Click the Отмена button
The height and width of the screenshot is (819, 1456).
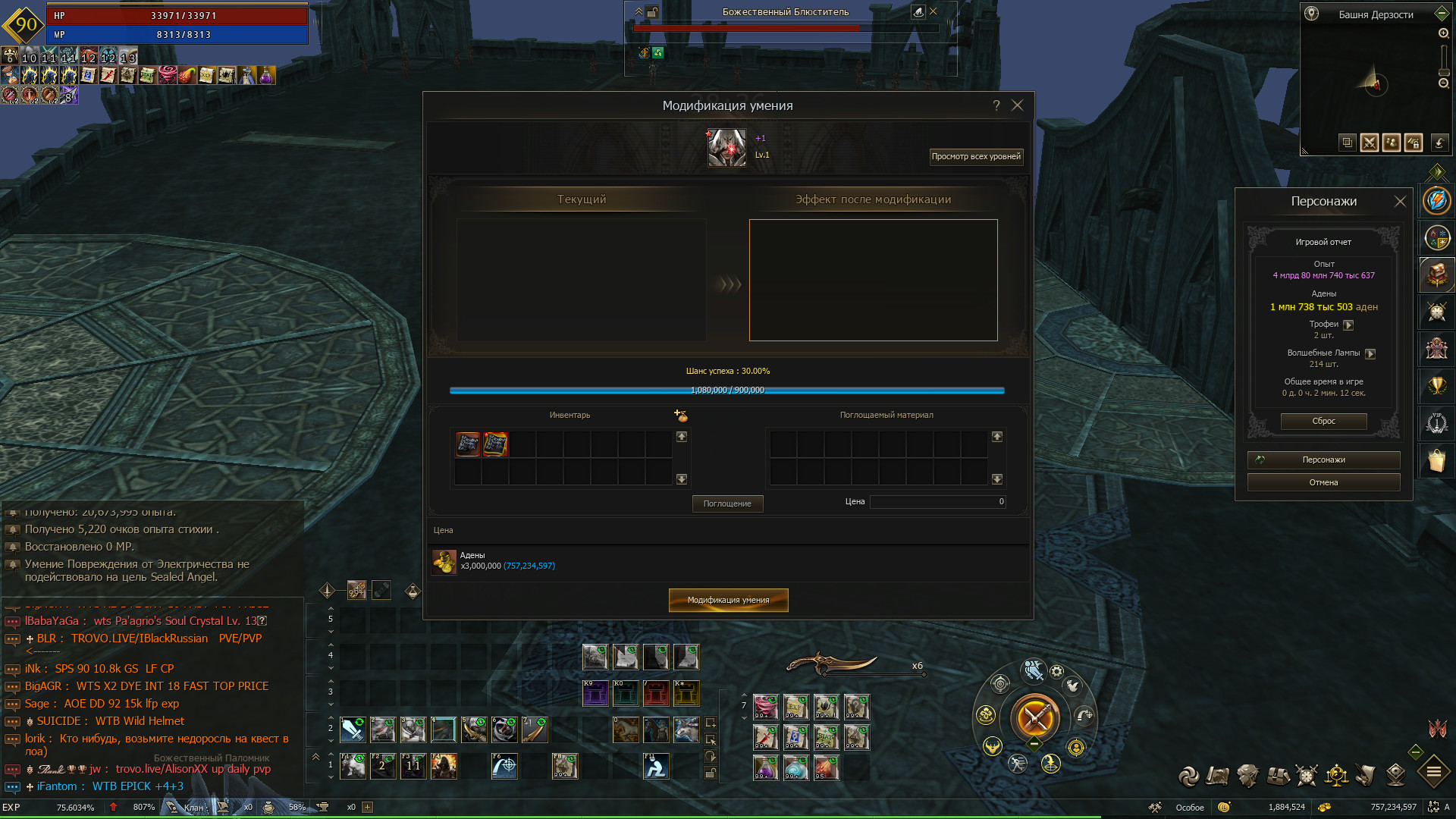point(1323,482)
